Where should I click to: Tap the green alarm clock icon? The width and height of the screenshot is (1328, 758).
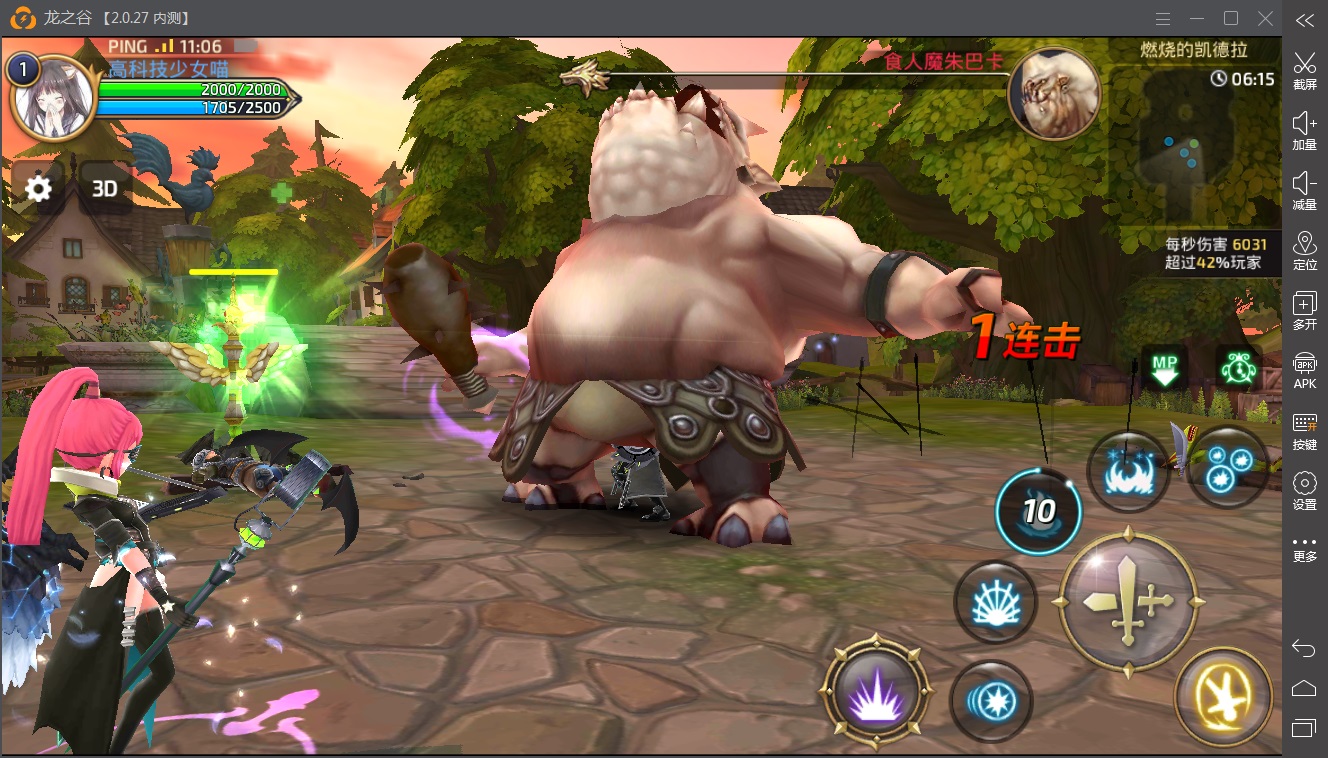tap(1238, 367)
